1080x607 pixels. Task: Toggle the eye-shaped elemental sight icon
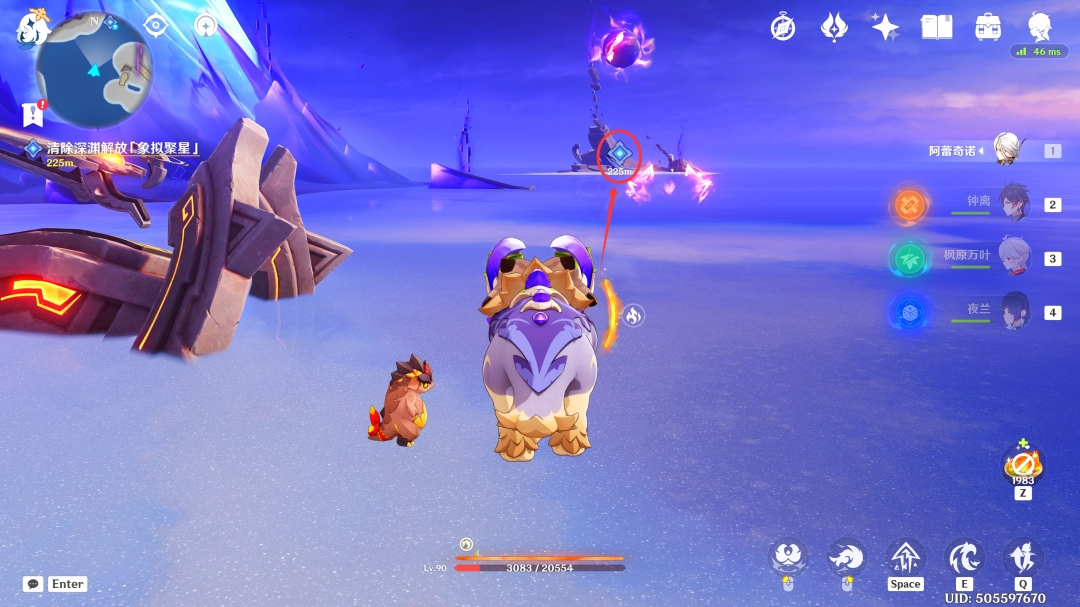click(x=156, y=26)
